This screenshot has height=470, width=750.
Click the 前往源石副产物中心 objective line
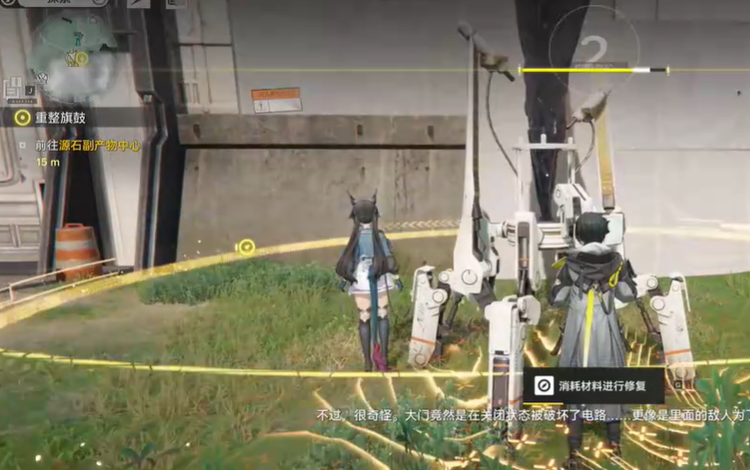tap(86, 145)
